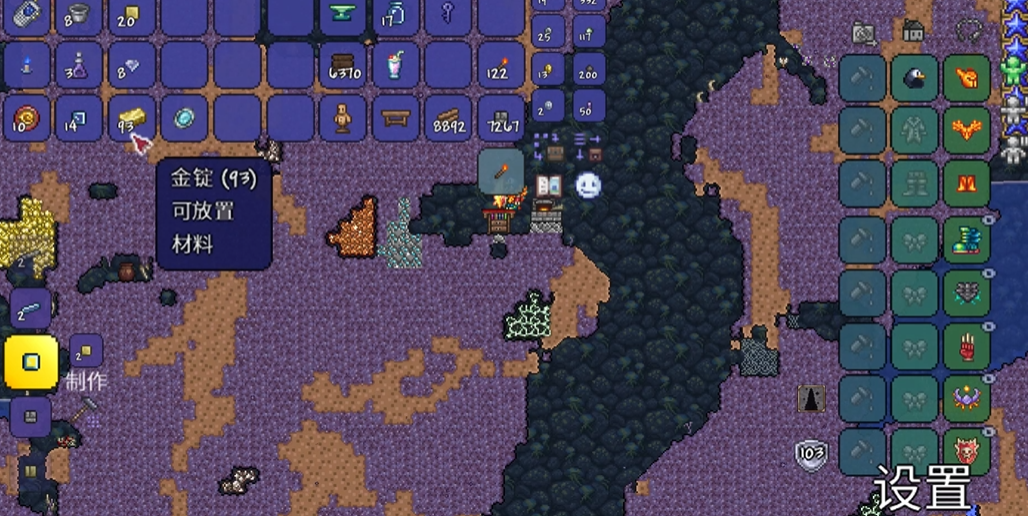This screenshot has height=516, width=1028.
Task: Select the flame wings accessory slot
Action: (x=966, y=131)
